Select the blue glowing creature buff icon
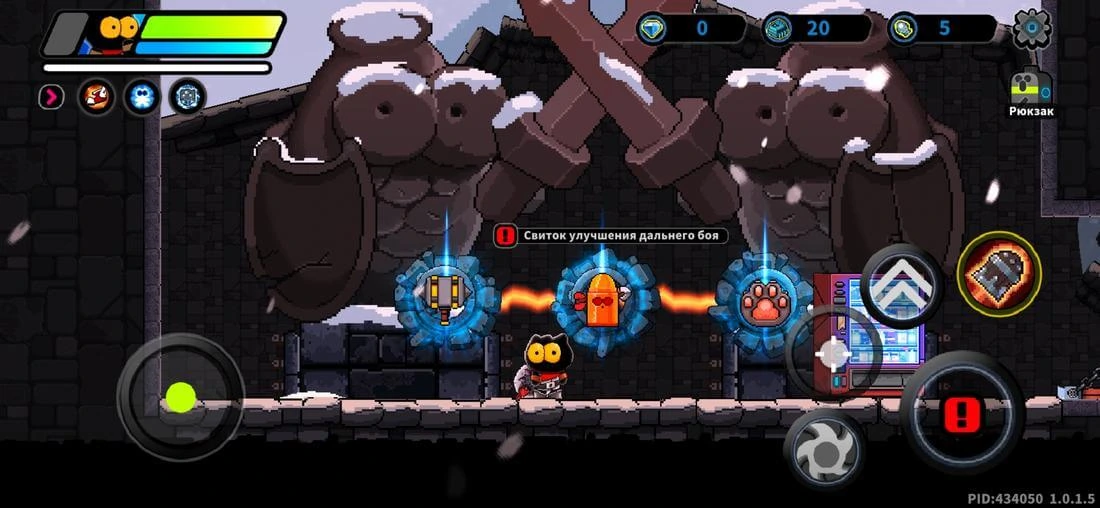 point(142,97)
